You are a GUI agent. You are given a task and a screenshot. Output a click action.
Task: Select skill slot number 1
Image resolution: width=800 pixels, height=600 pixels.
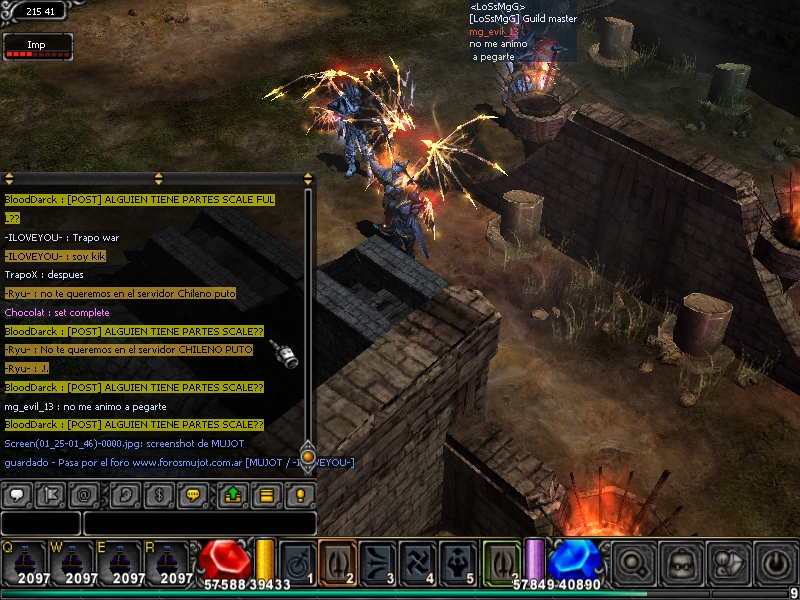[297, 561]
